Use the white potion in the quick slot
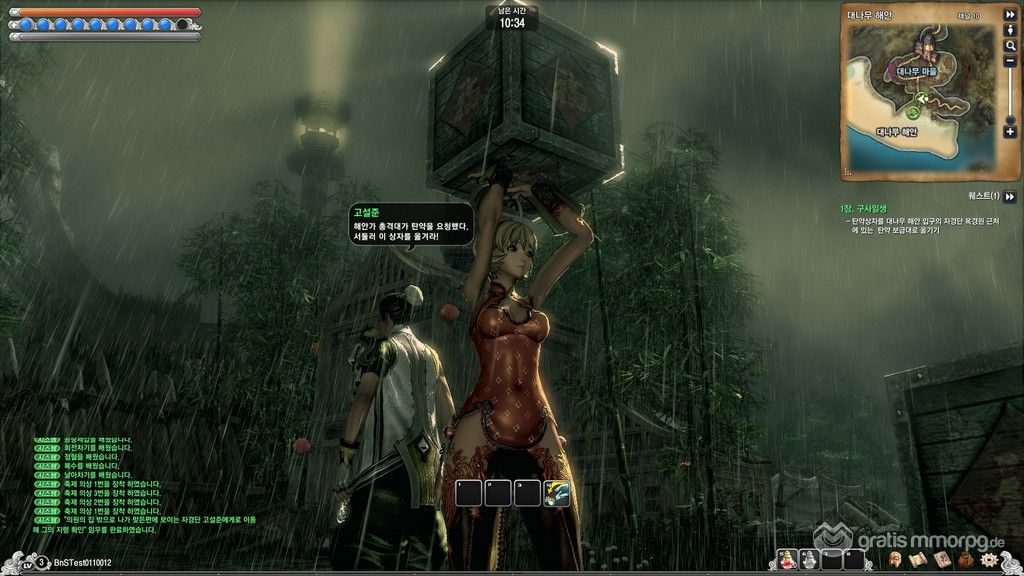This screenshot has height=576, width=1024. (x=809, y=560)
